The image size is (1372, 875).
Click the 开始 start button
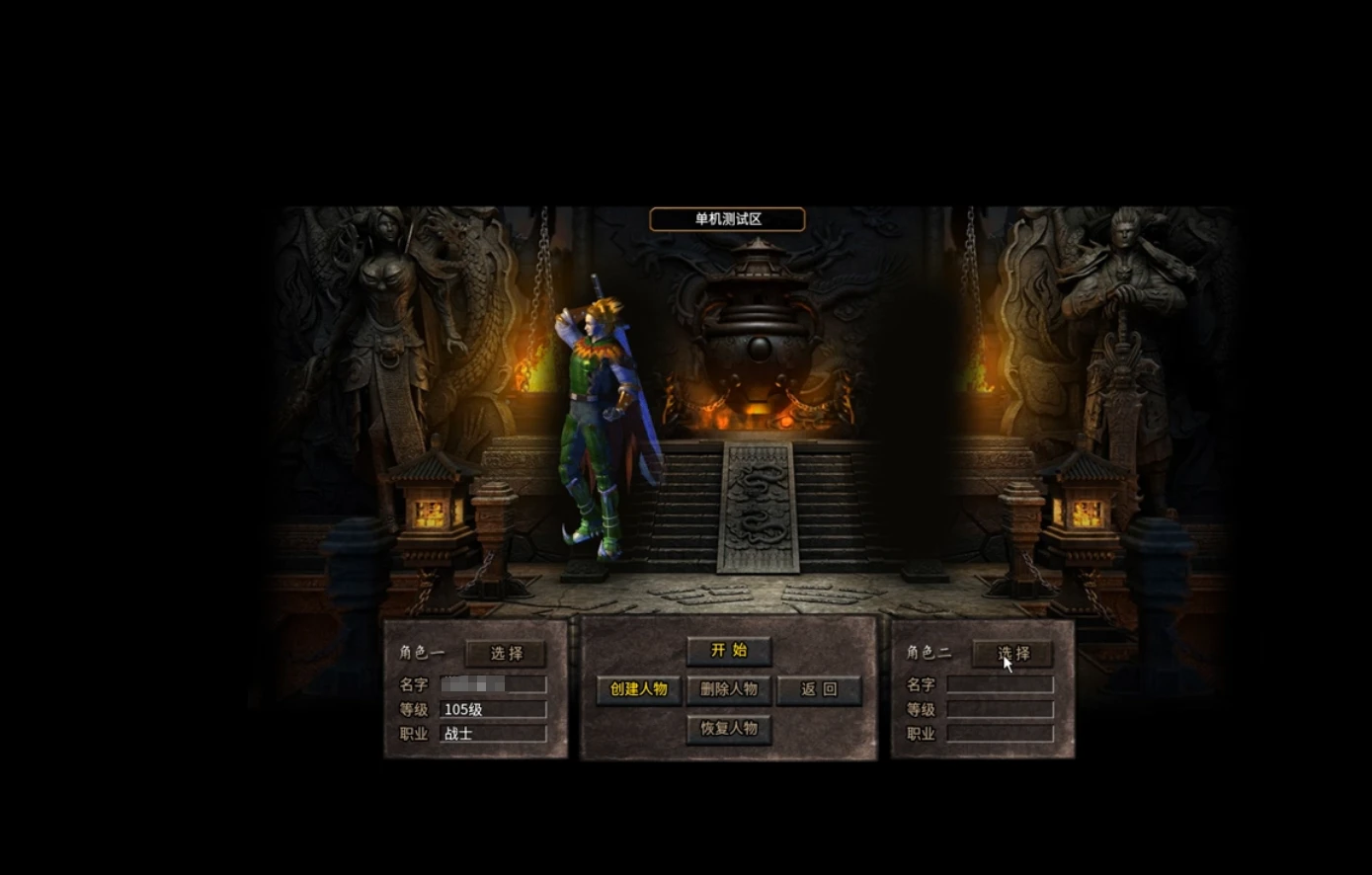tap(729, 651)
